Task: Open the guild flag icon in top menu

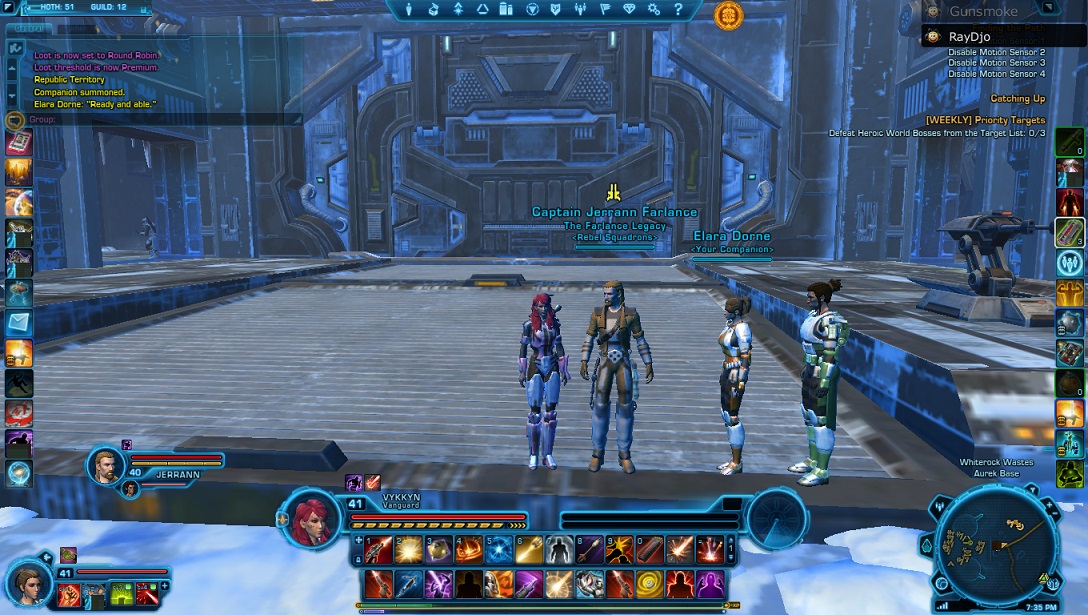Action: click(606, 10)
